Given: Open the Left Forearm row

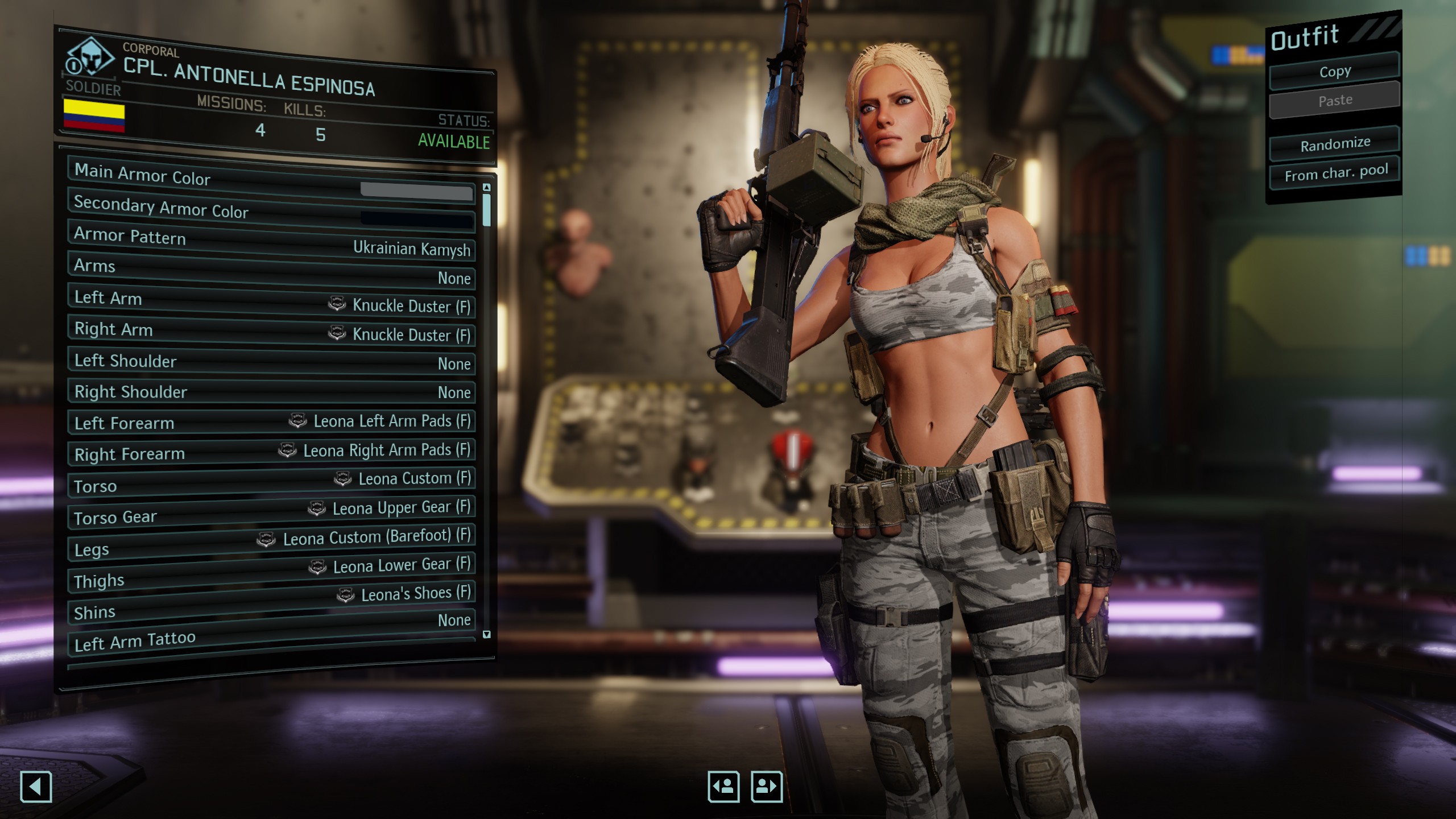Looking at the screenshot, I should point(272,422).
